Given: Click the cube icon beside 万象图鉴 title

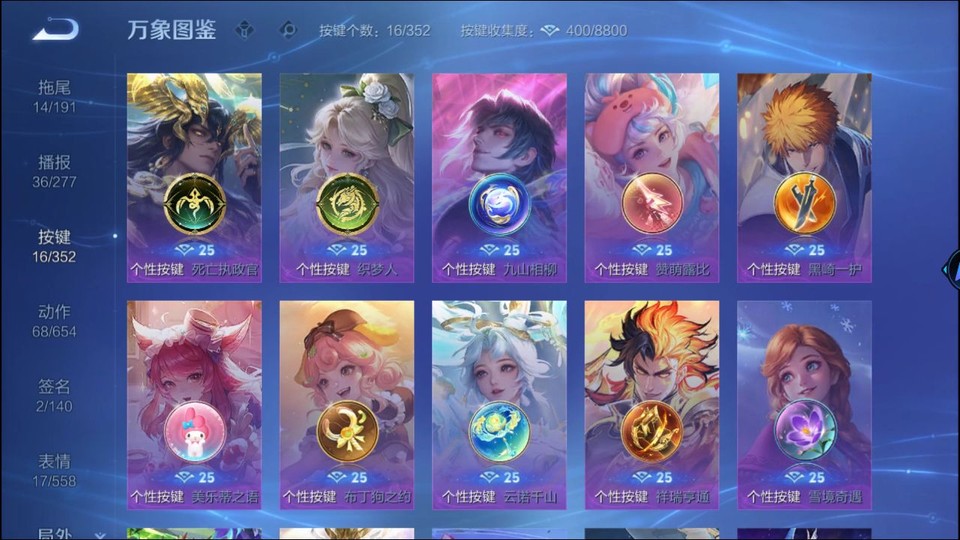Looking at the screenshot, I should (244, 30).
